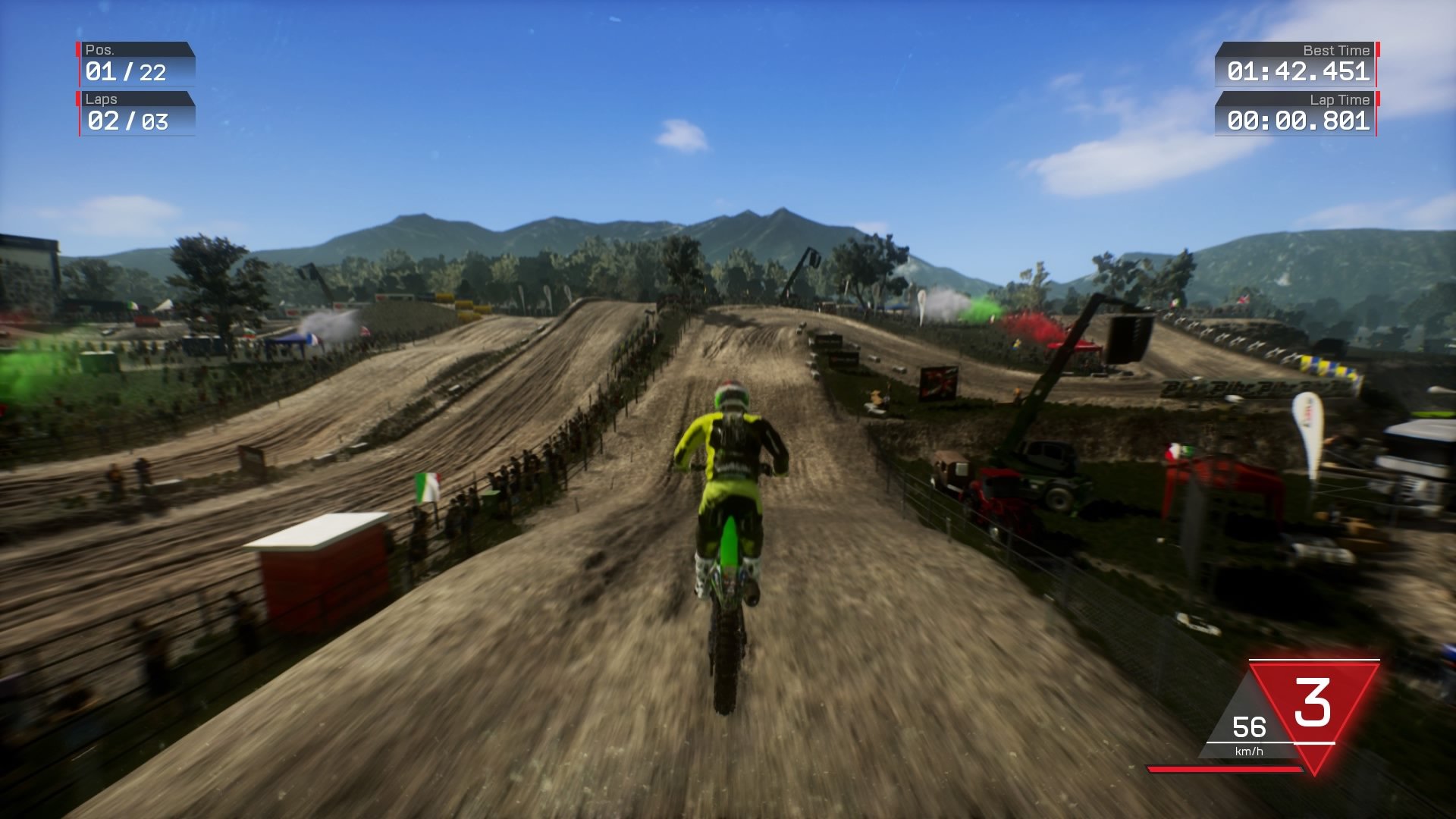Click the red bar beside Pos. panel
The image size is (1456, 819).
[77, 51]
